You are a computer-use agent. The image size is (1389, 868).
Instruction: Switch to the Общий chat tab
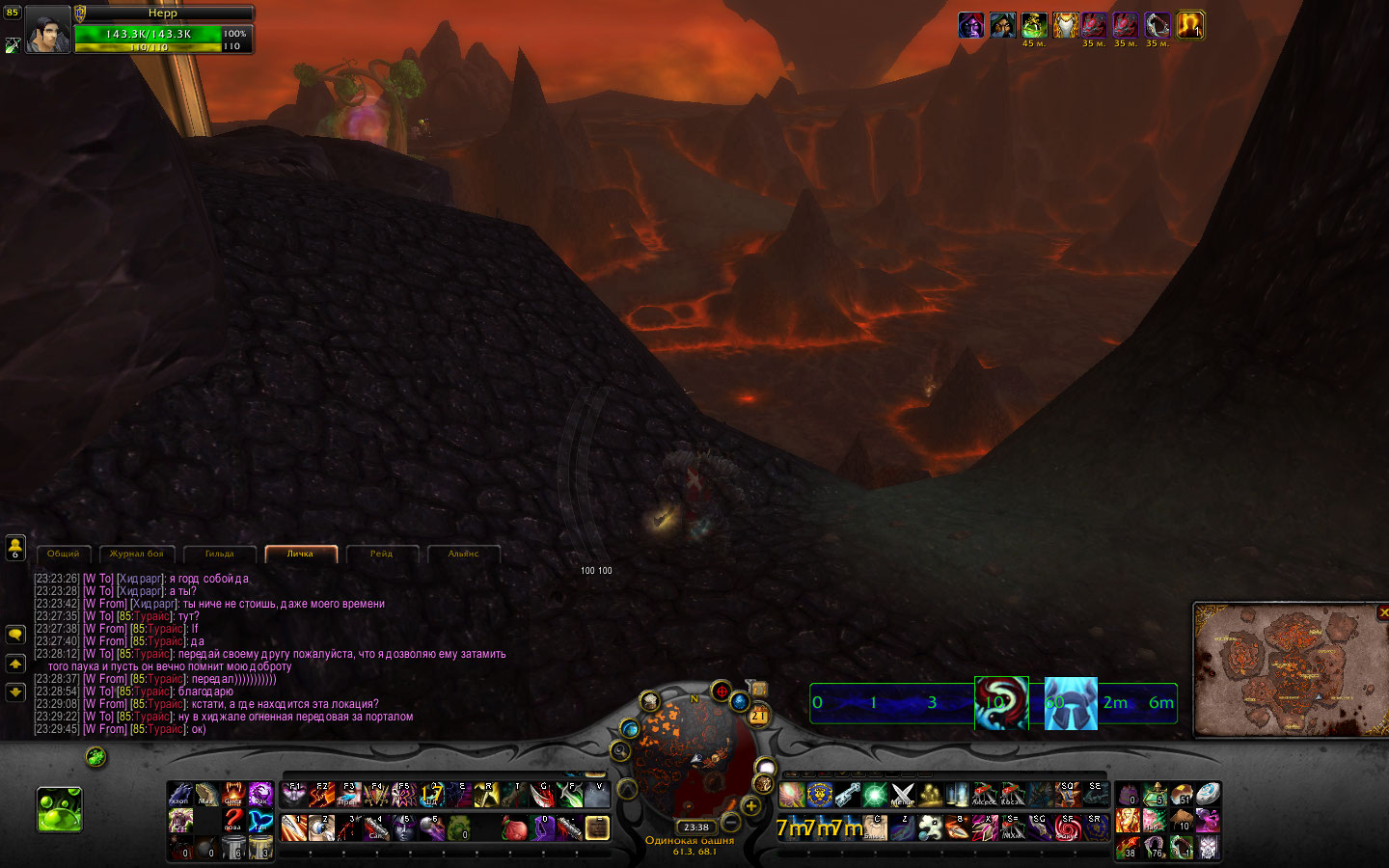click(x=64, y=554)
